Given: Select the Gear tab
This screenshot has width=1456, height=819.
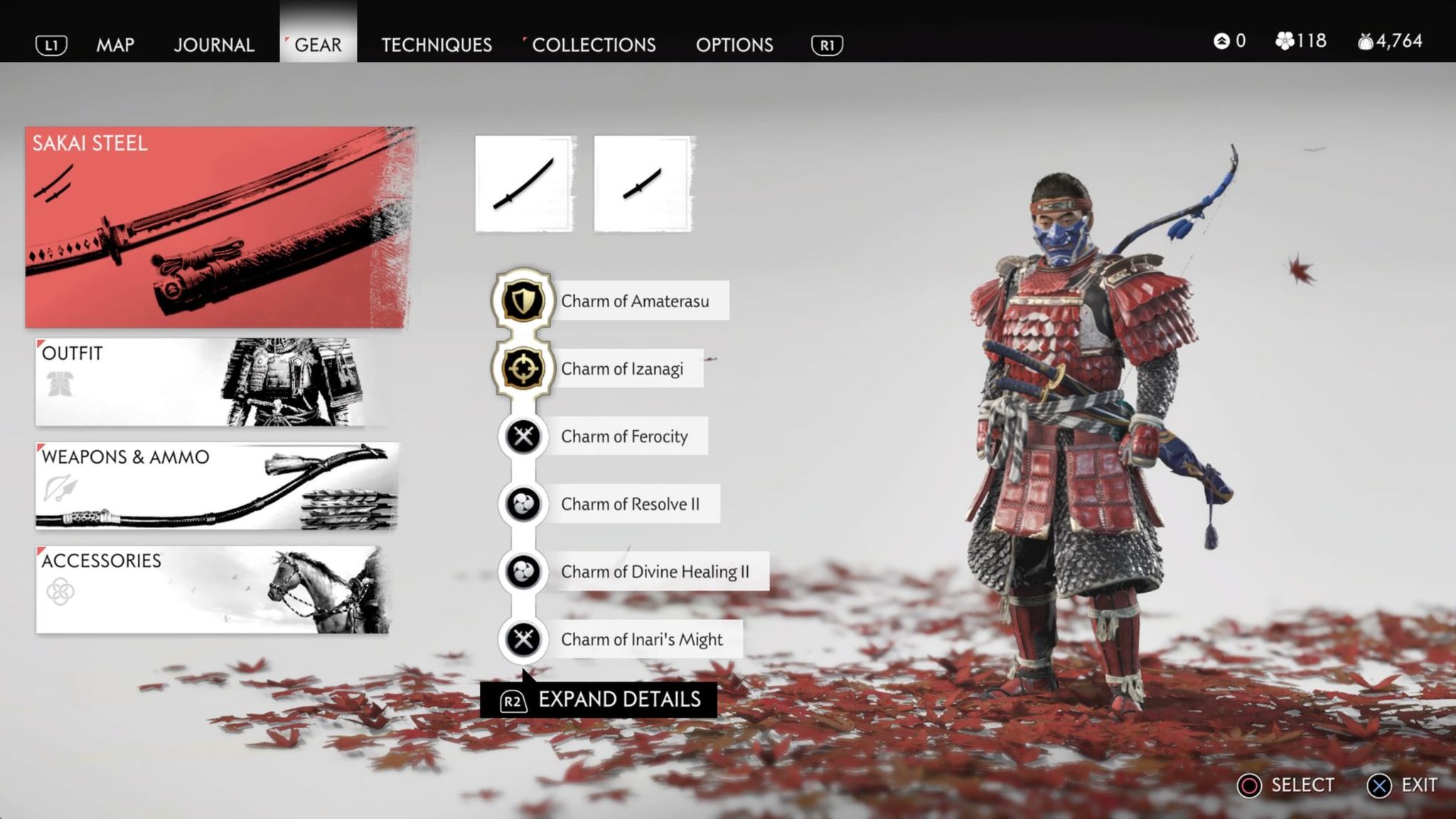Looking at the screenshot, I should [x=318, y=45].
